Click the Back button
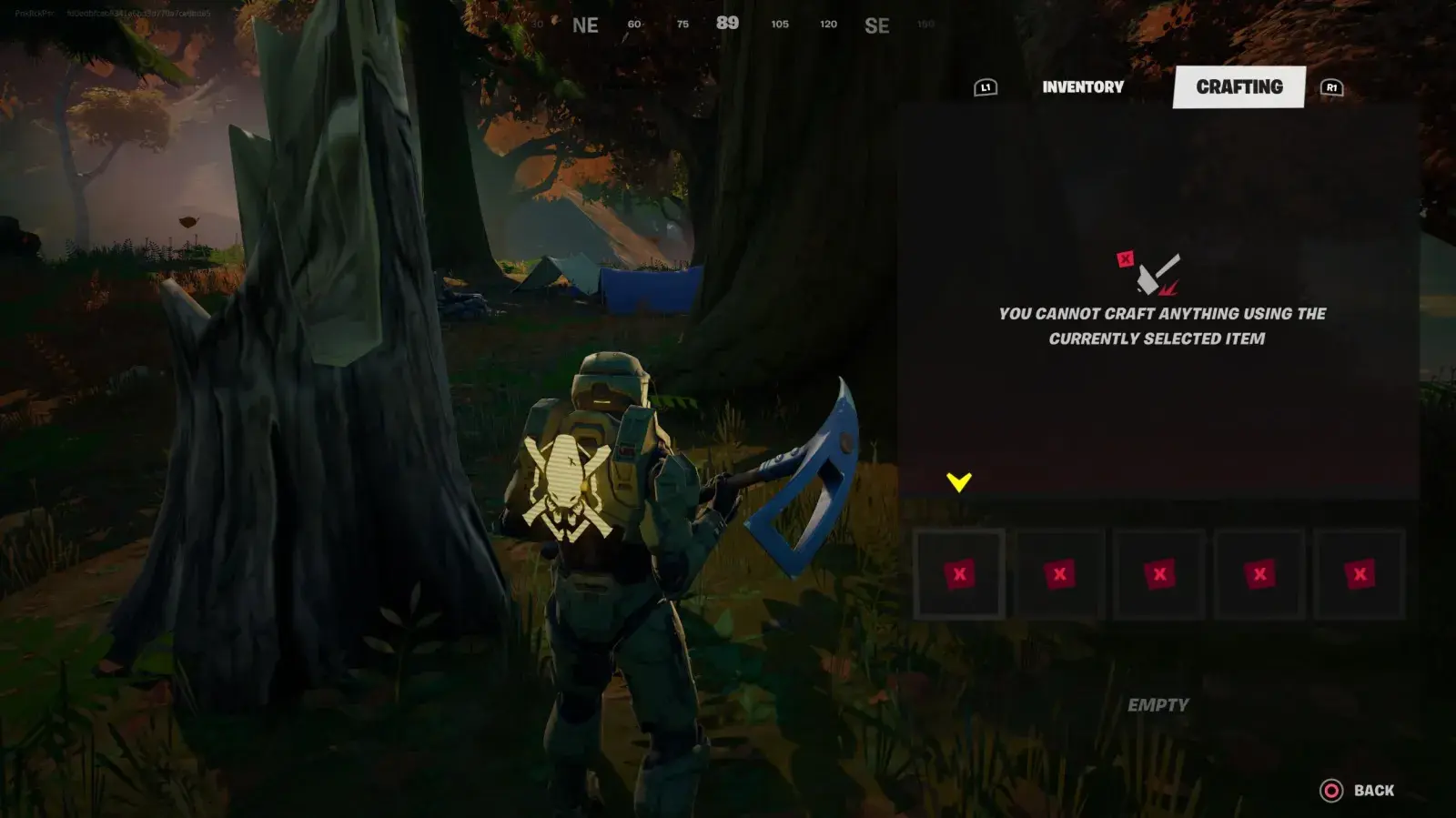This screenshot has width=1456, height=818. tap(1358, 790)
